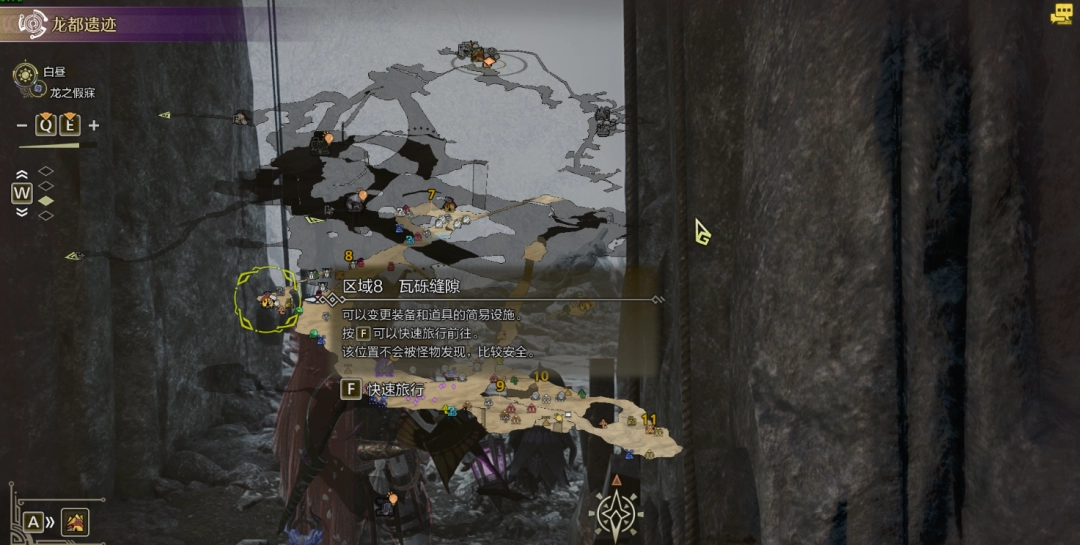Click the 白昼 time of day icon

27,74
